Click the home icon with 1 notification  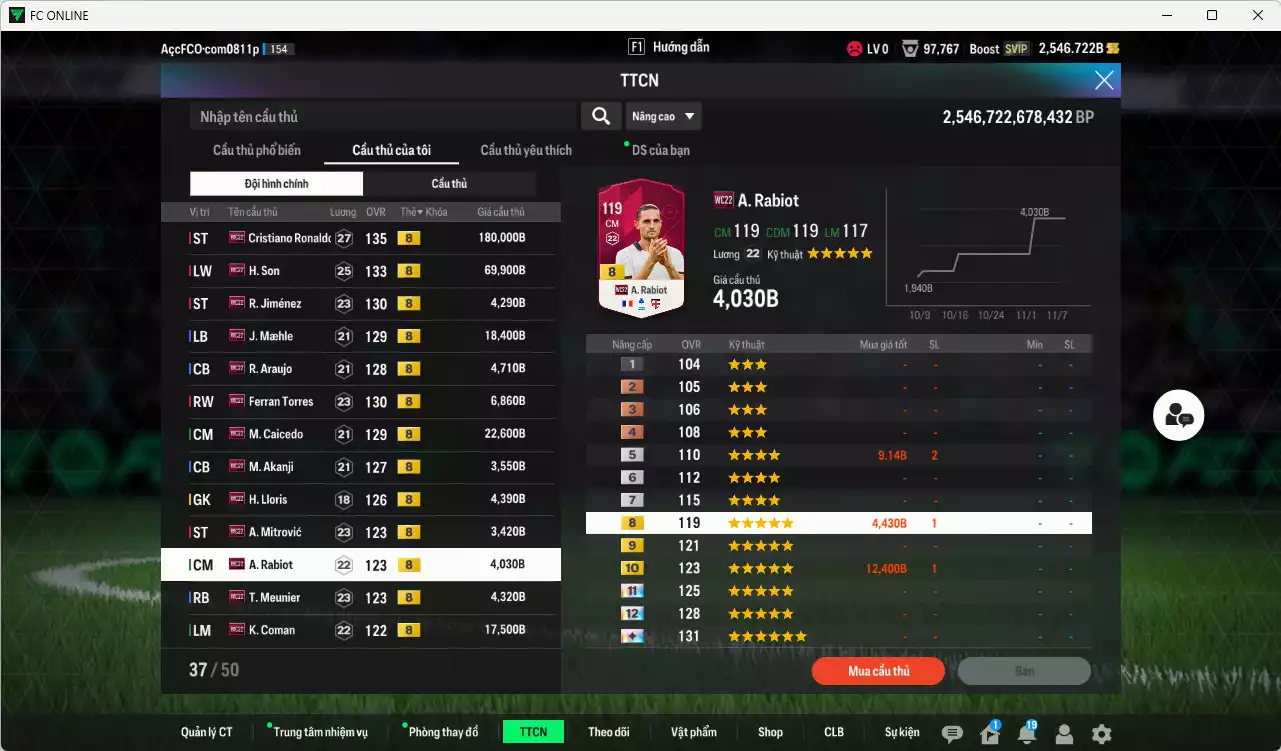pos(990,733)
